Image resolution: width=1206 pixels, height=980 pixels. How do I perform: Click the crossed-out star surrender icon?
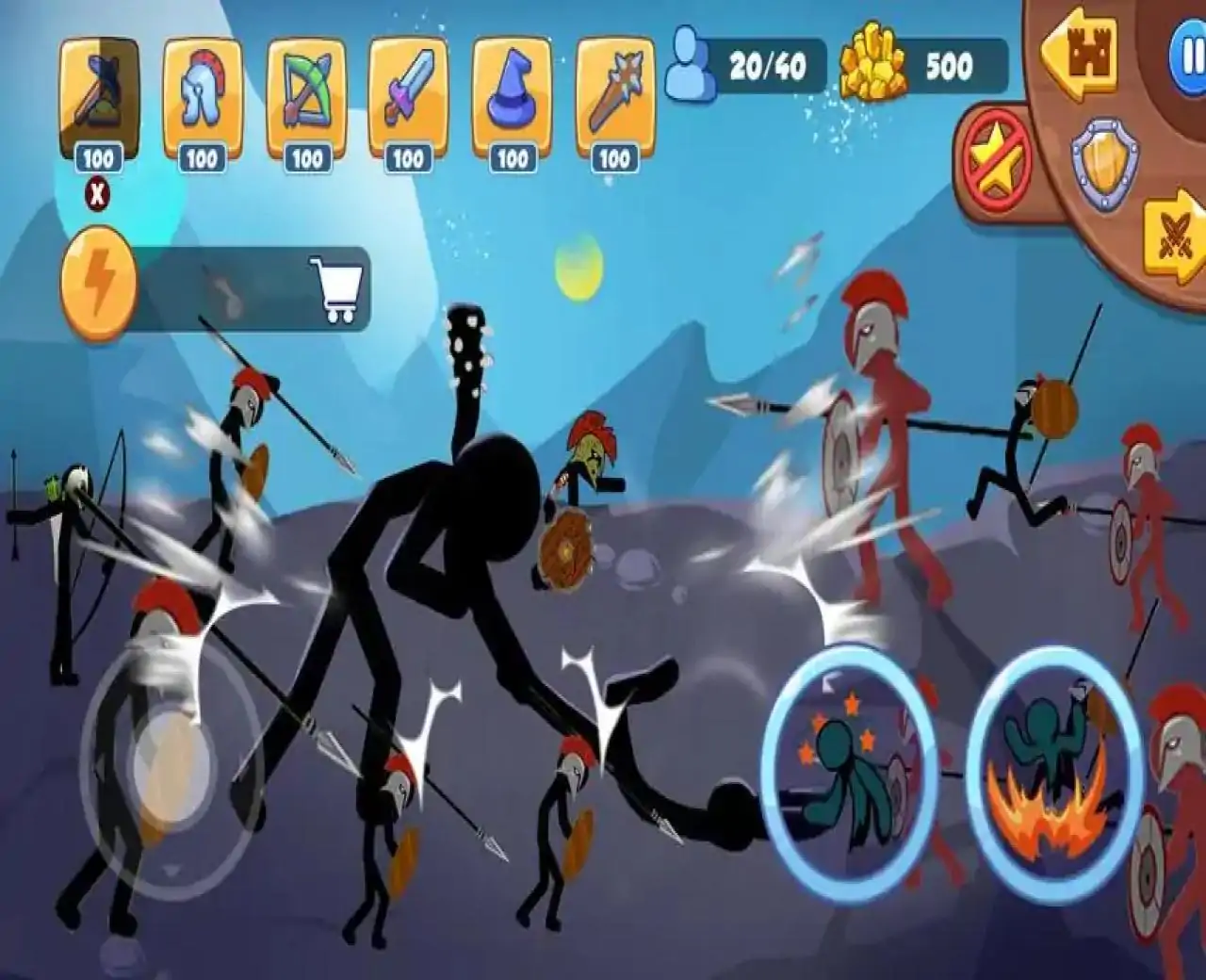tap(997, 160)
